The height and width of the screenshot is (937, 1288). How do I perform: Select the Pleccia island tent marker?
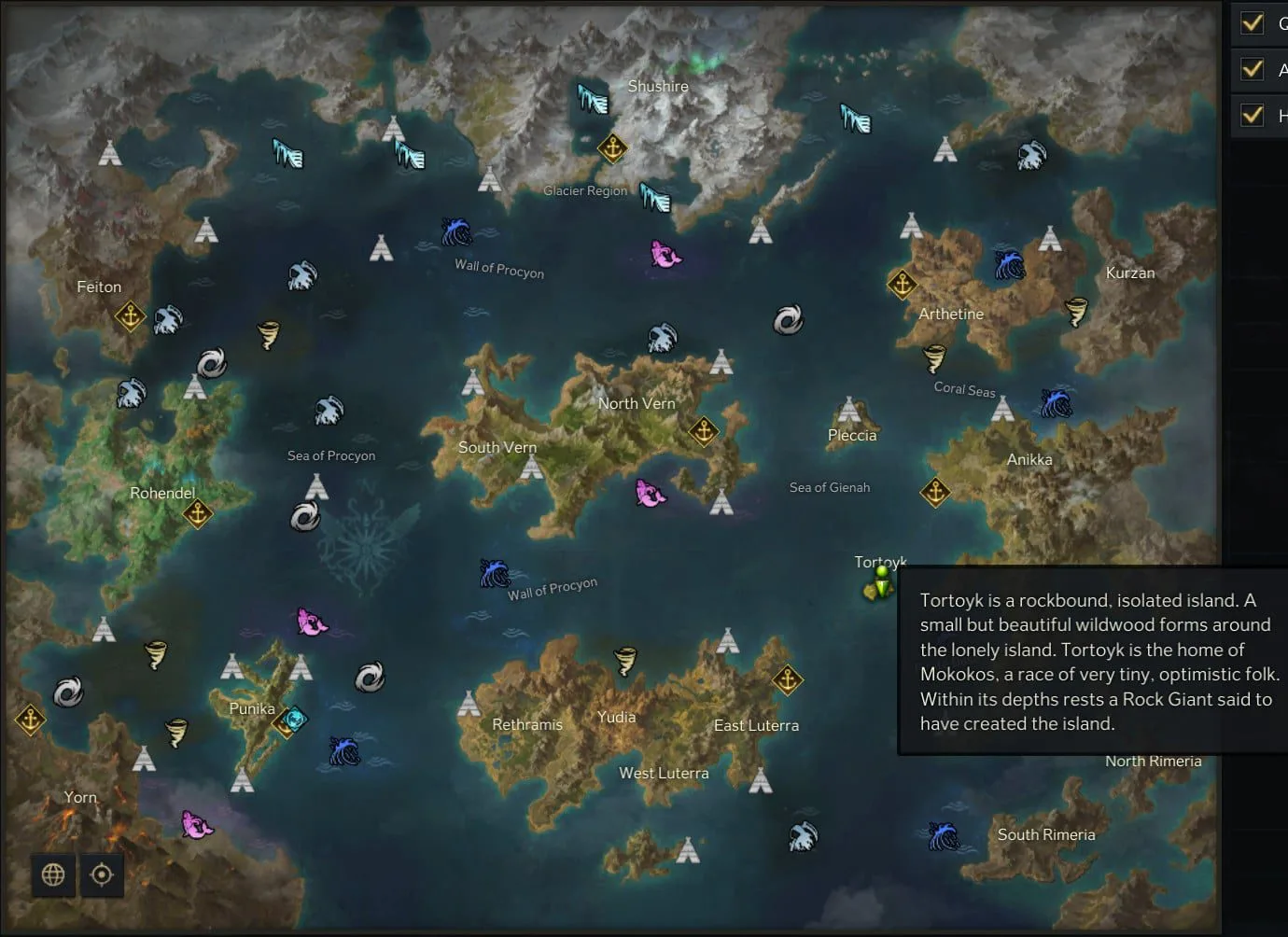848,409
